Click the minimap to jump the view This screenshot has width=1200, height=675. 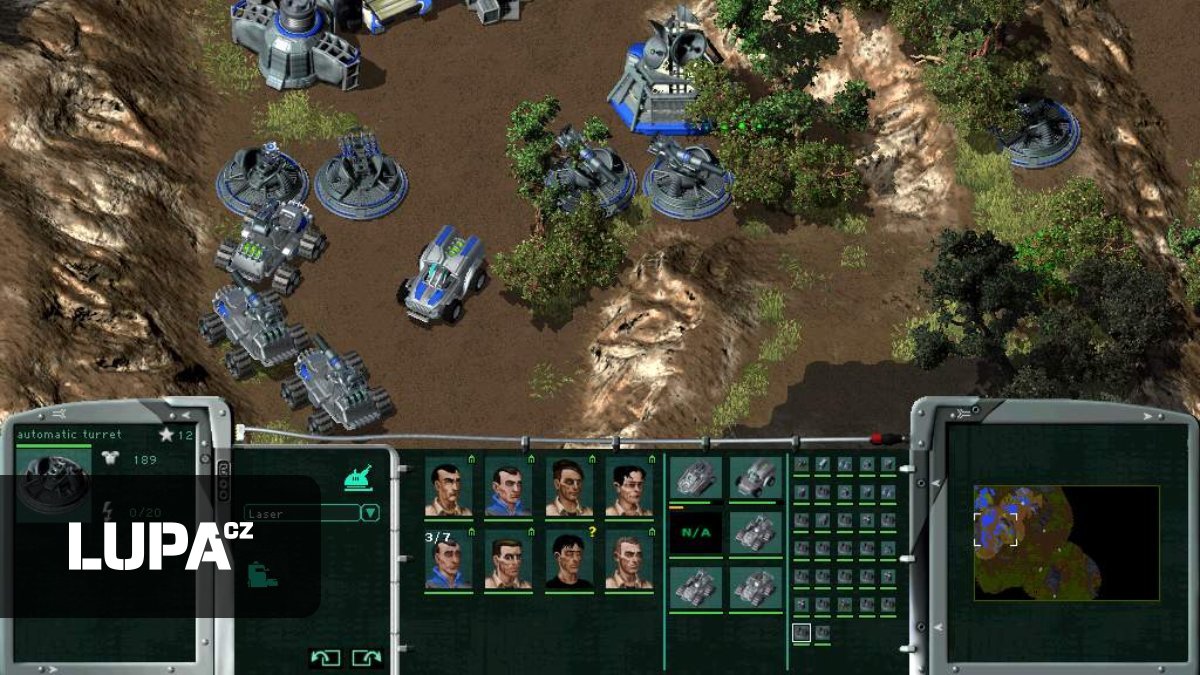click(x=1066, y=543)
